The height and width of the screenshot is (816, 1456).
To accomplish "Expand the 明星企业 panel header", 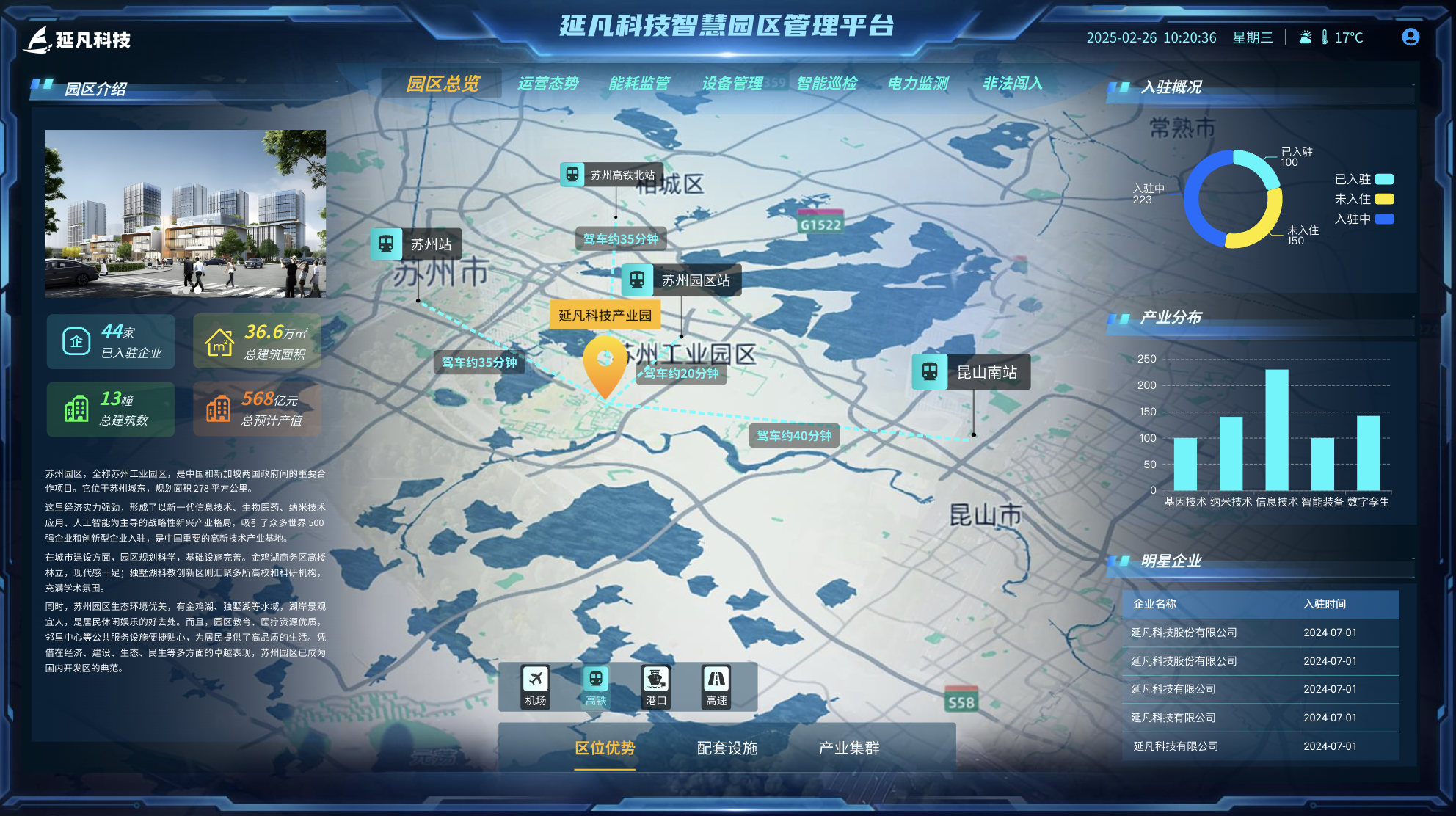I will [x=1171, y=561].
